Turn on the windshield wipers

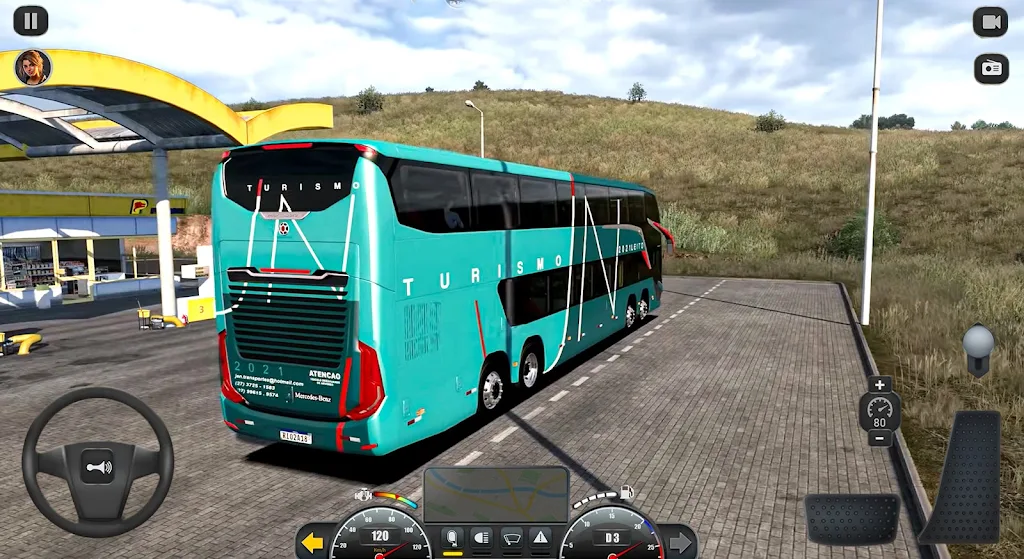tap(511, 538)
